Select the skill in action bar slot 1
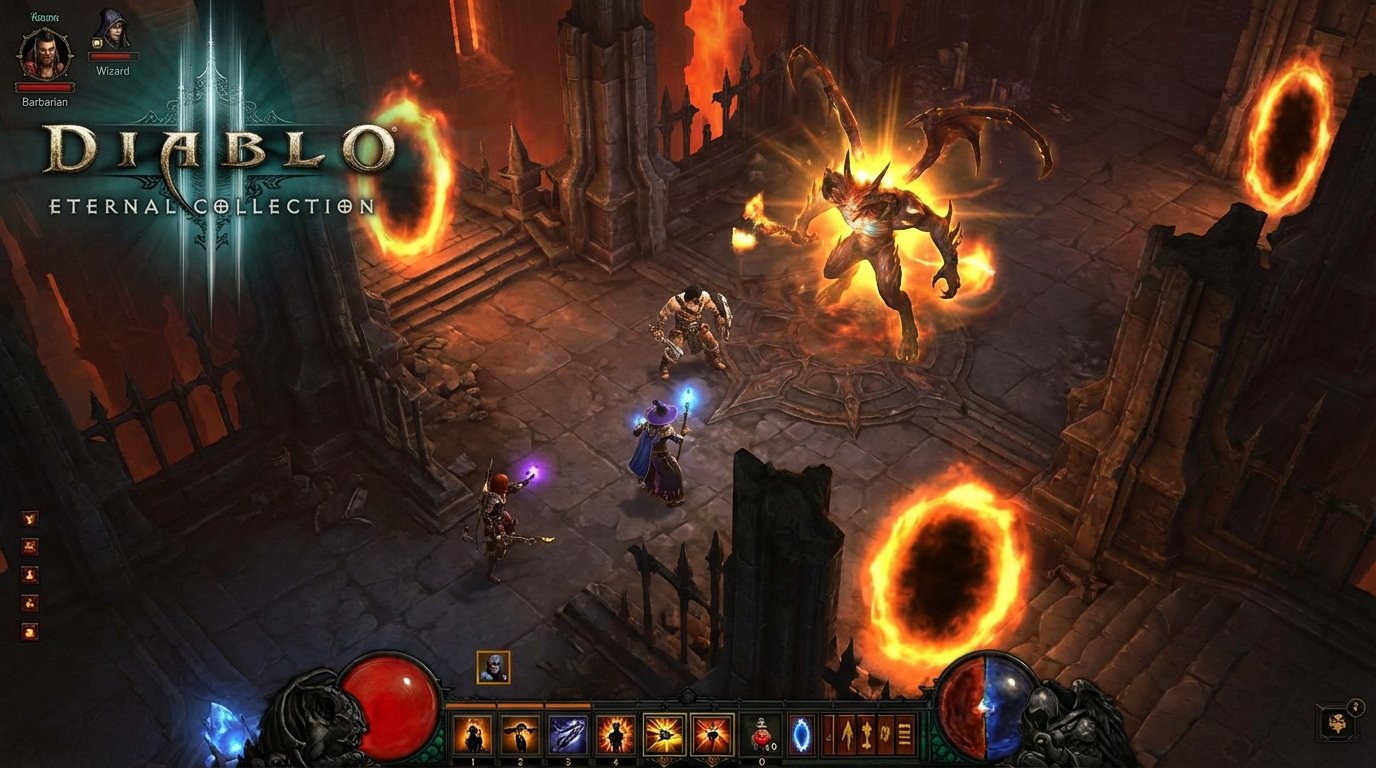 coord(472,732)
